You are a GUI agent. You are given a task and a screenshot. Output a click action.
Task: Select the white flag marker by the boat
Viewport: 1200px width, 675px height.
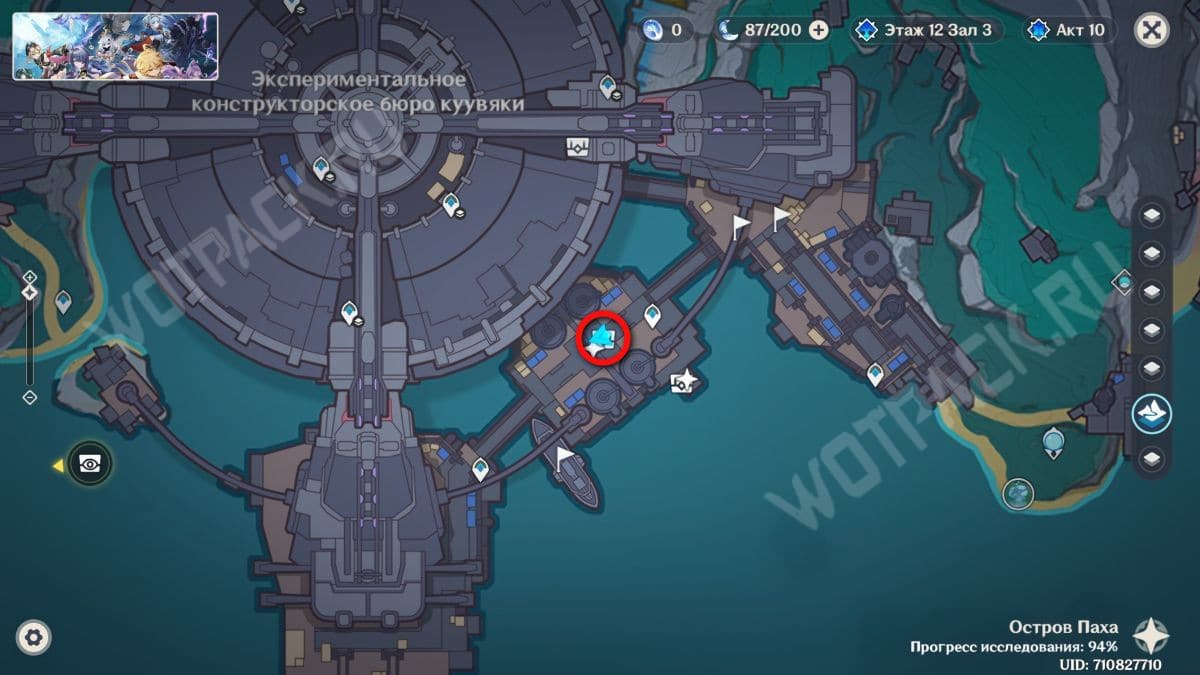pyautogui.click(x=565, y=458)
